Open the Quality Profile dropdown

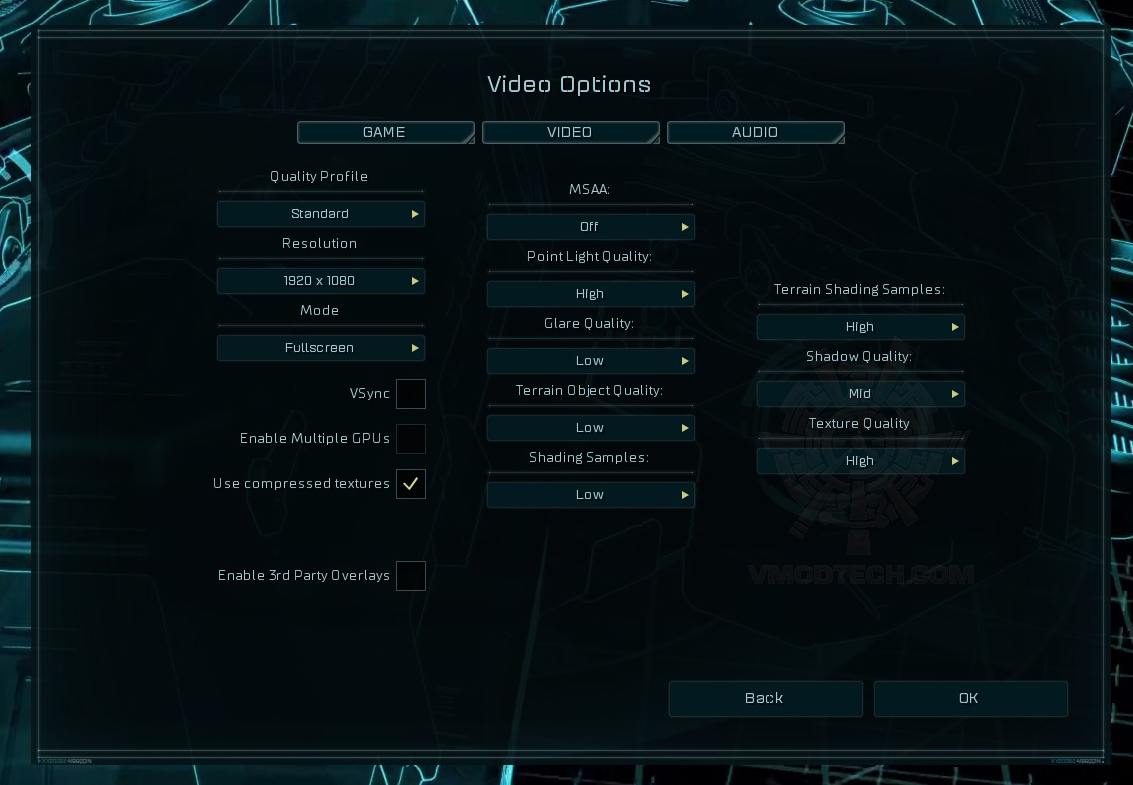321,214
